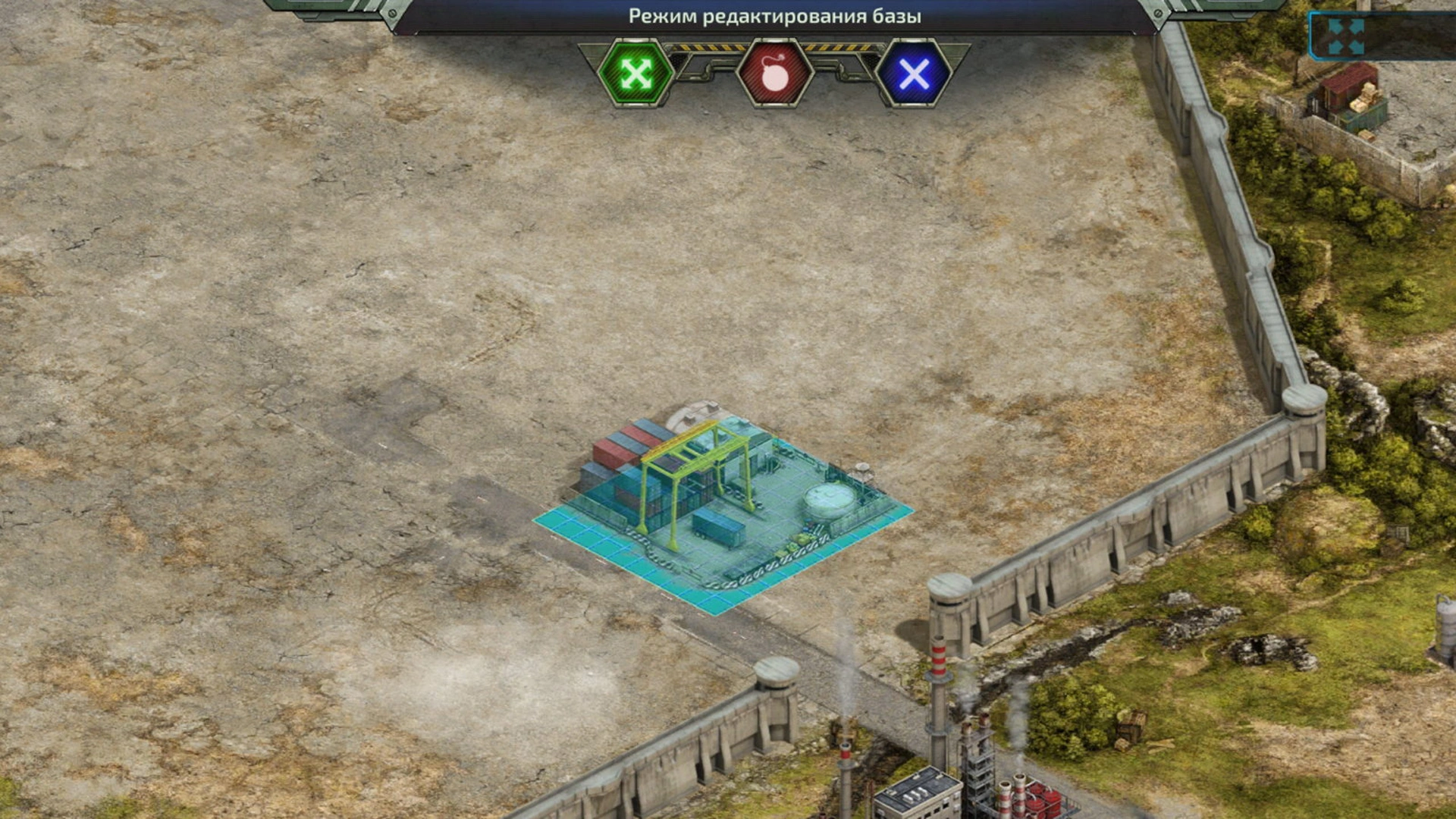Toggle fullscreen with the teal arrows icon
Screen dimensions: 1456x819
pos(1346,37)
